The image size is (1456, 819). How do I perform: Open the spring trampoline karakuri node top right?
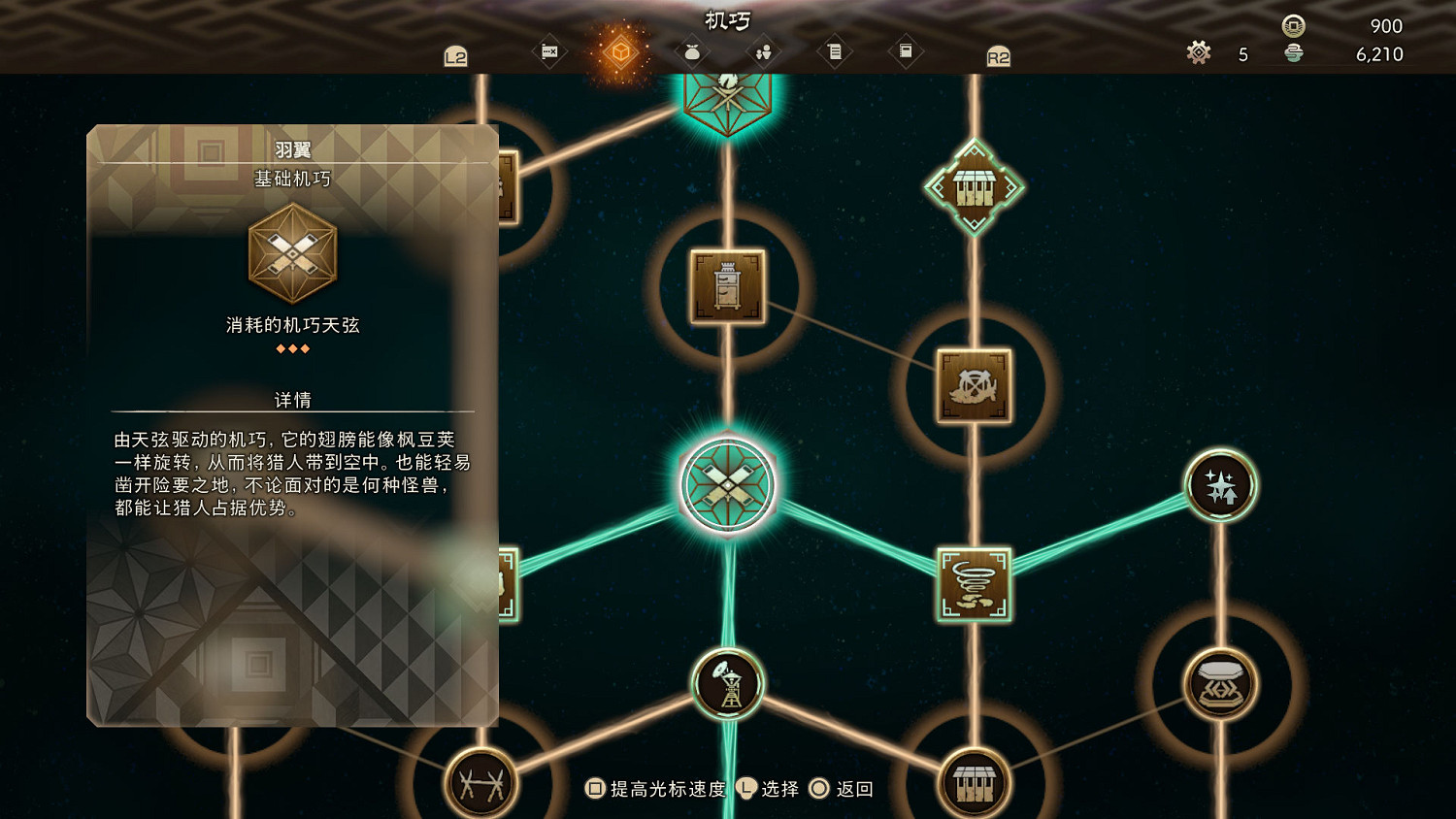(x=974, y=182)
